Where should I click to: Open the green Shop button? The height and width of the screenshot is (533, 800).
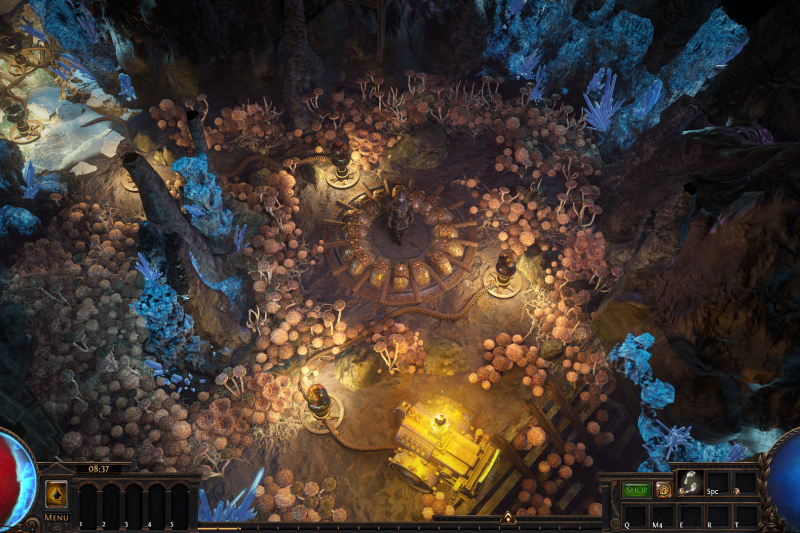pos(636,490)
